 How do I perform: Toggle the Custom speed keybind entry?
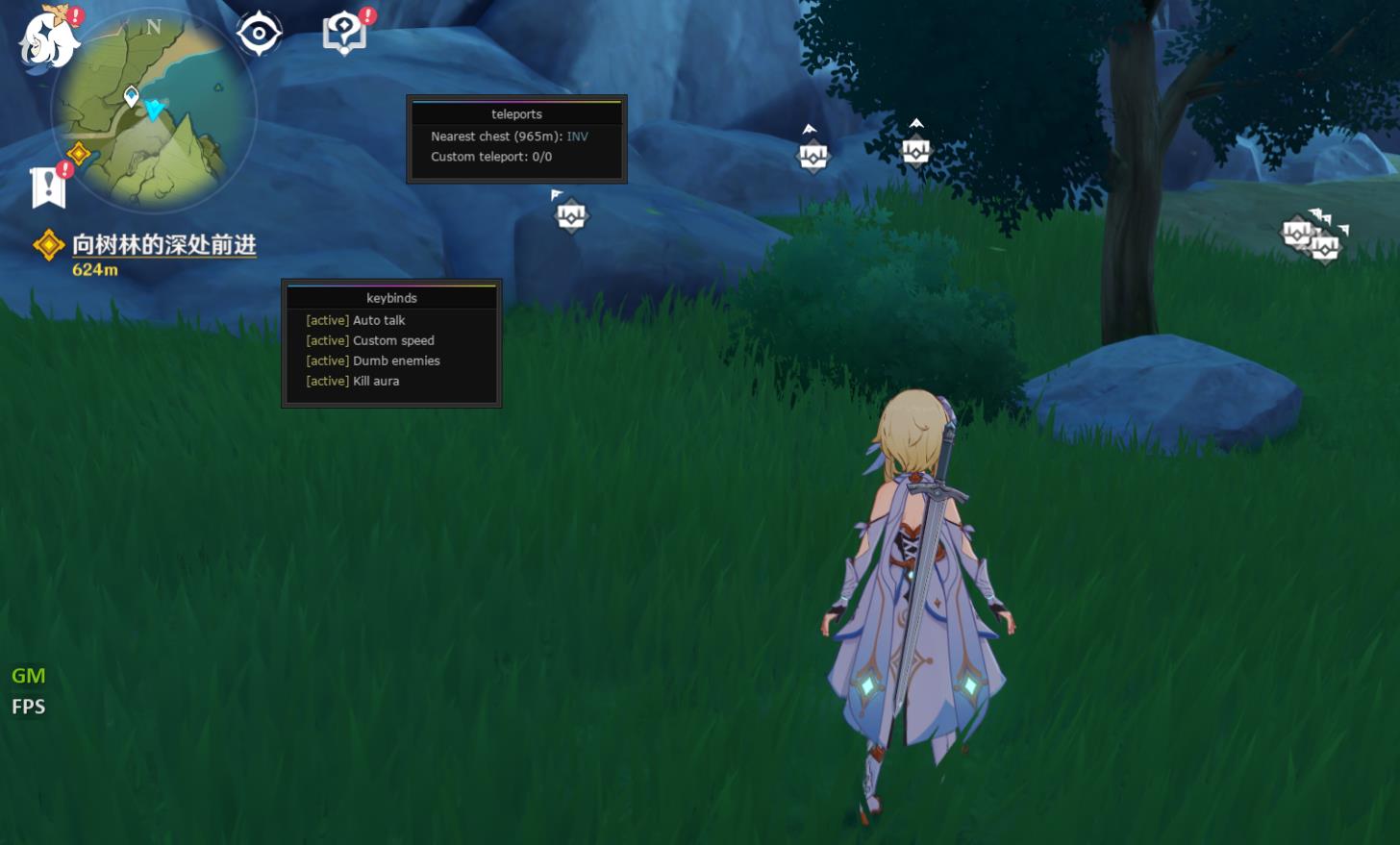click(x=392, y=340)
